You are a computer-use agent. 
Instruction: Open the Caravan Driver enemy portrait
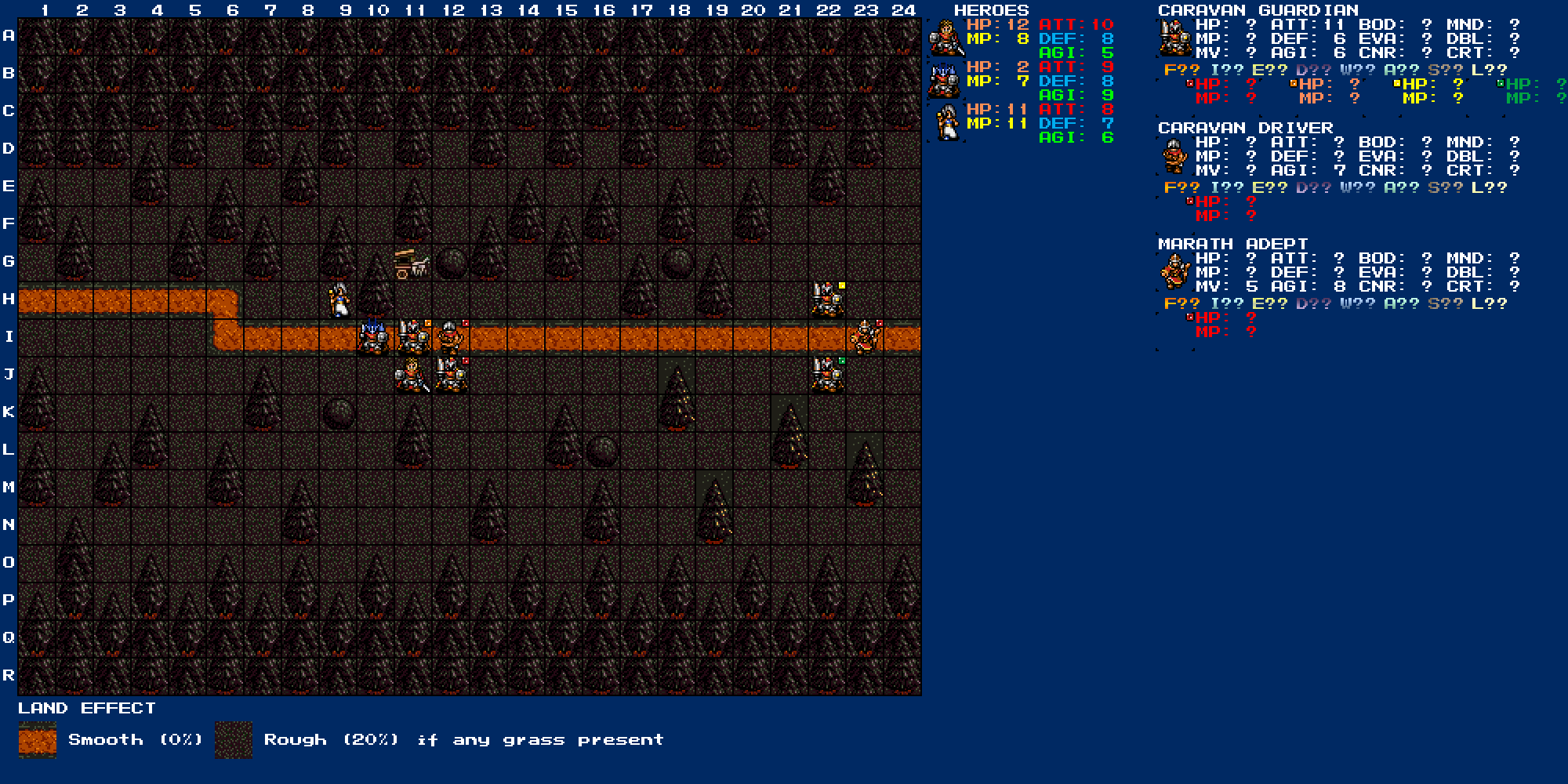click(1174, 156)
